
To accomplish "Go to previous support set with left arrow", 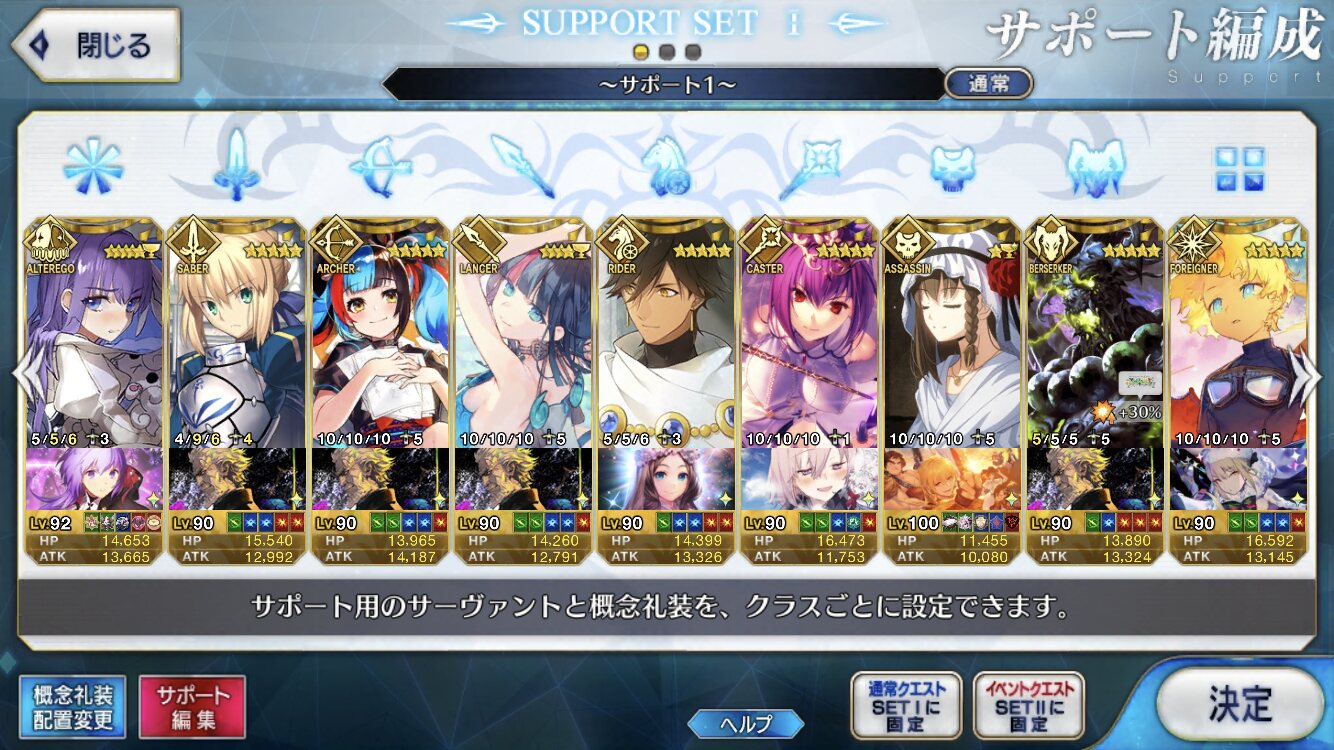I will point(24,375).
